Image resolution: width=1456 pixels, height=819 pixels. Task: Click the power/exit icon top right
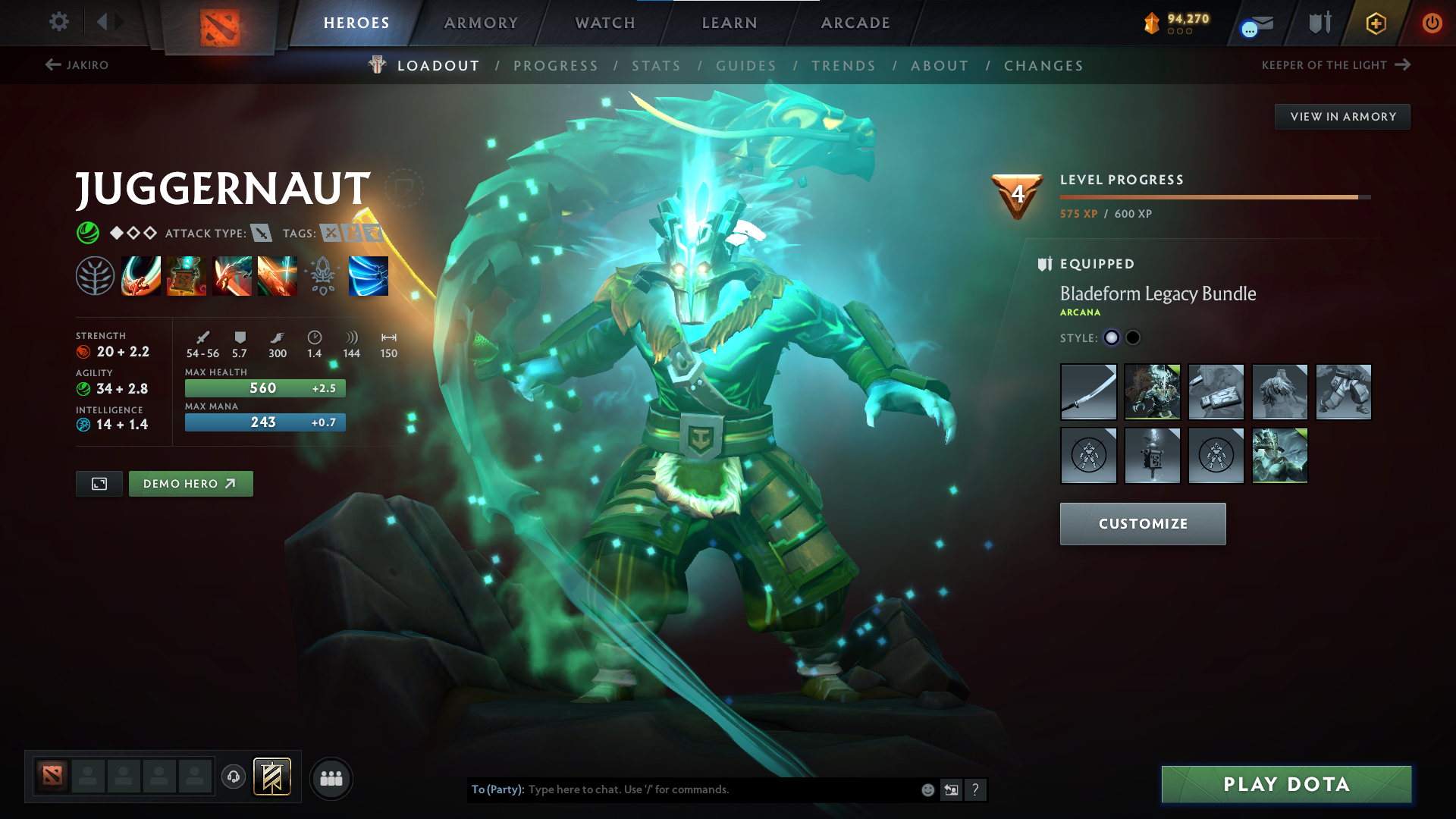pos(1432,22)
